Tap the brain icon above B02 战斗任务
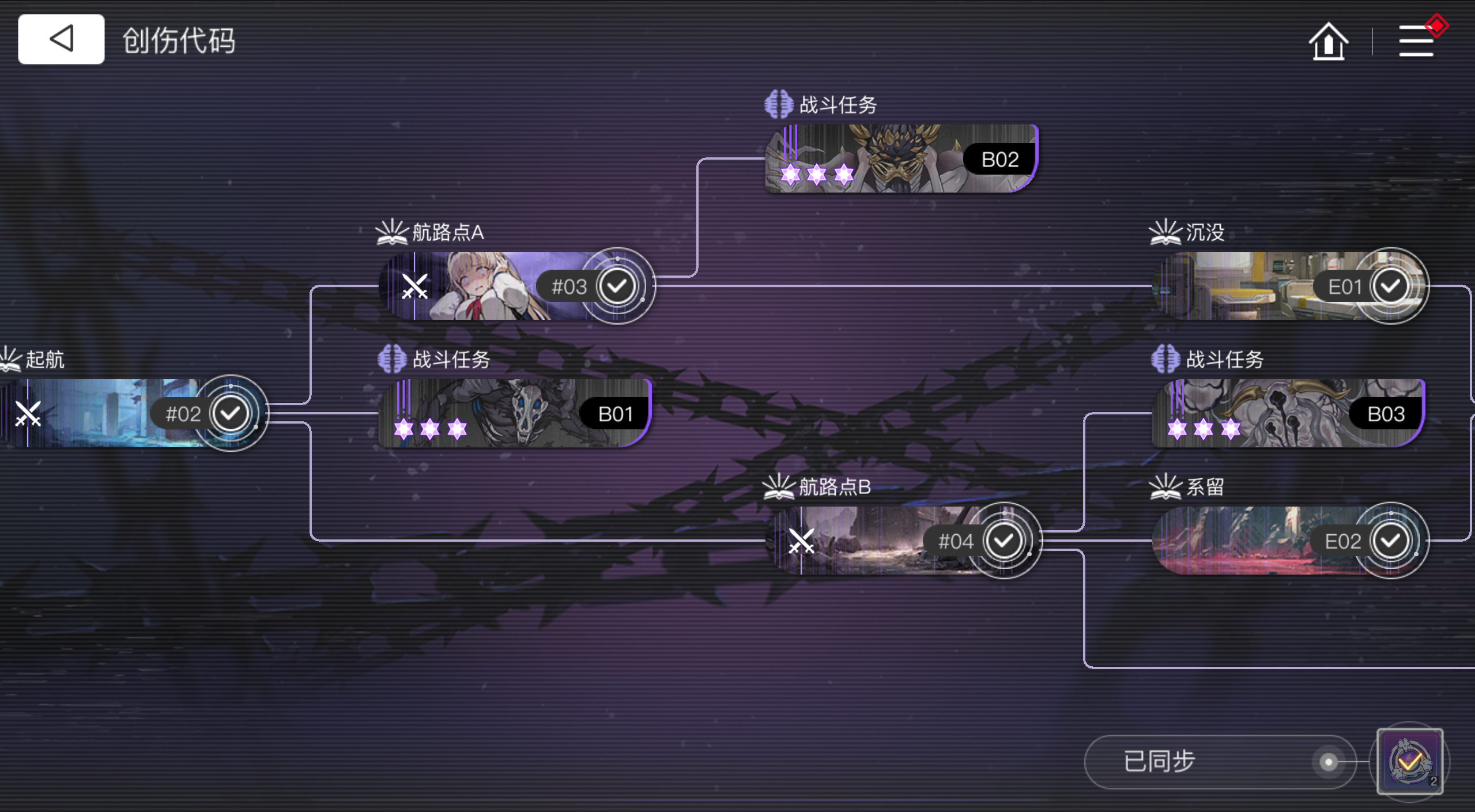The width and height of the screenshot is (1475, 812). coord(778,104)
